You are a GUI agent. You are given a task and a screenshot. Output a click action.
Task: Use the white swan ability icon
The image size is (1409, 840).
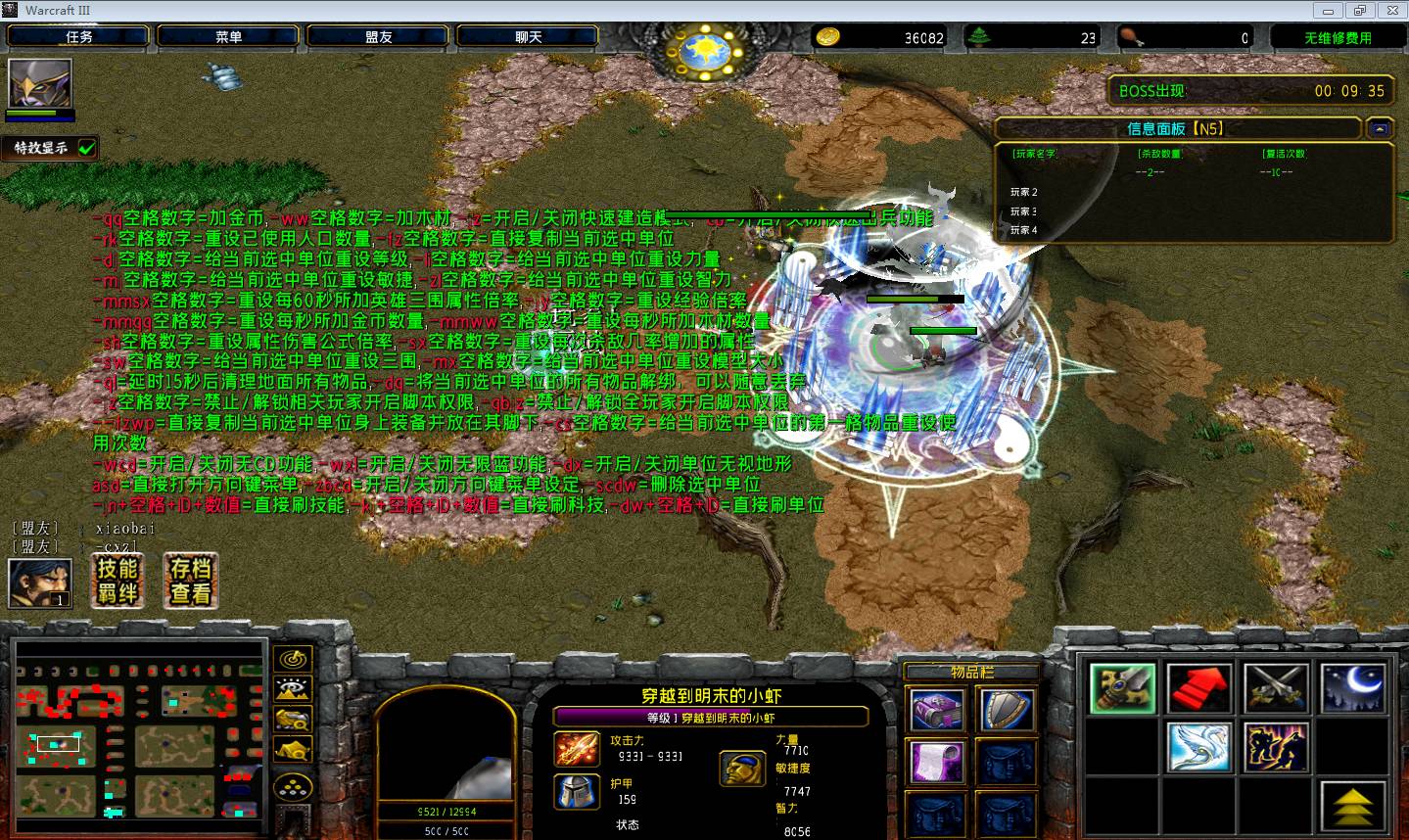[1199, 747]
